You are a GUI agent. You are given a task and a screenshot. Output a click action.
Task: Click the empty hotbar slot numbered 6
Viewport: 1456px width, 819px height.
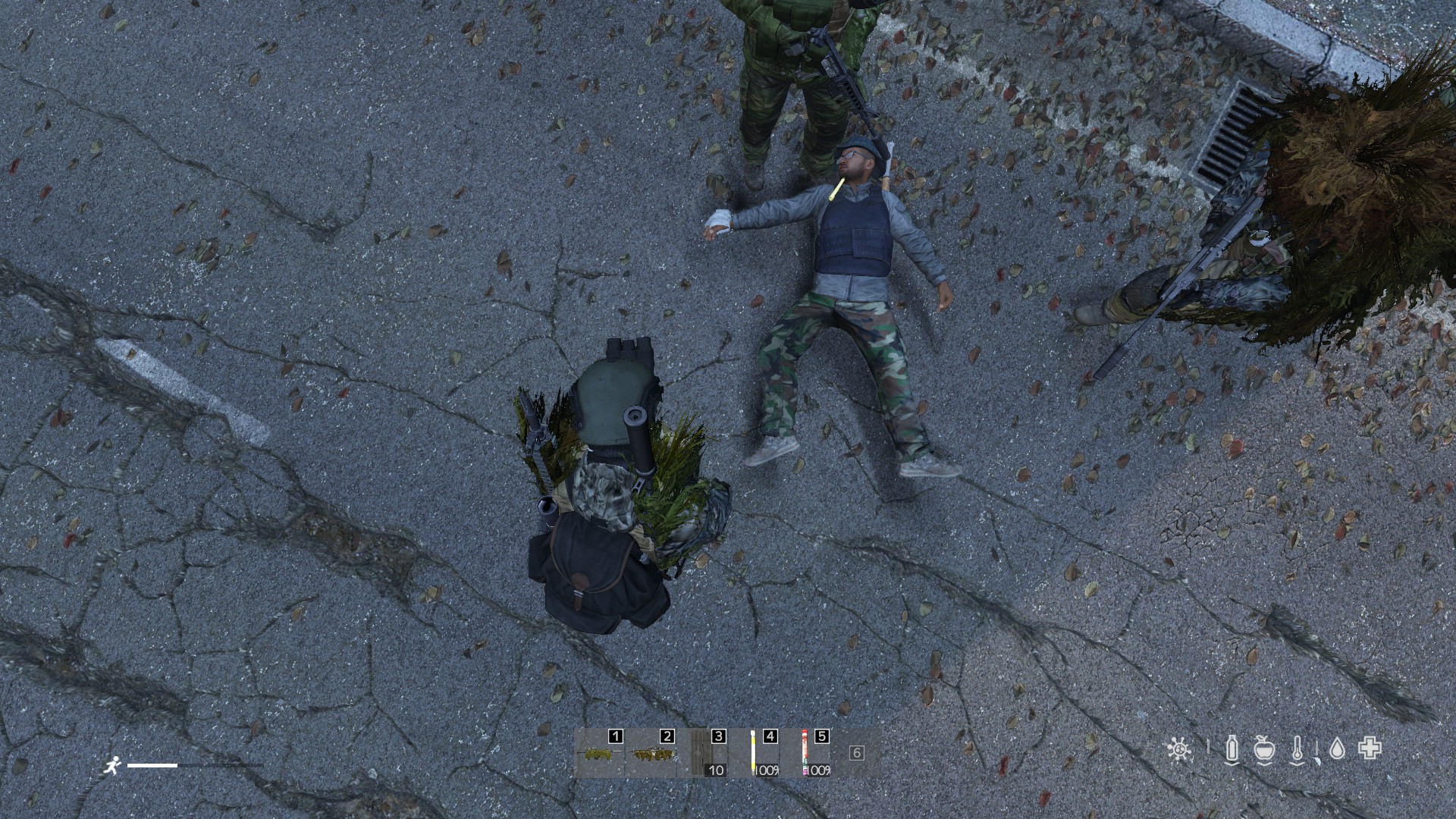coord(857,753)
